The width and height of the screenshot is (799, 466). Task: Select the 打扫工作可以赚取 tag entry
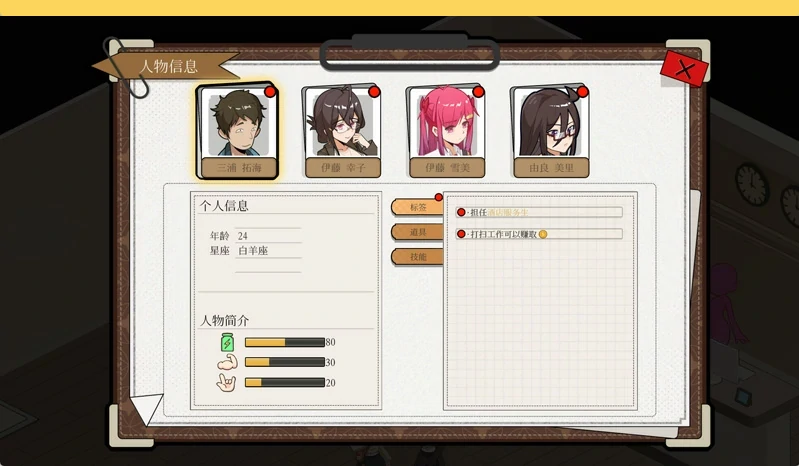(x=540, y=234)
